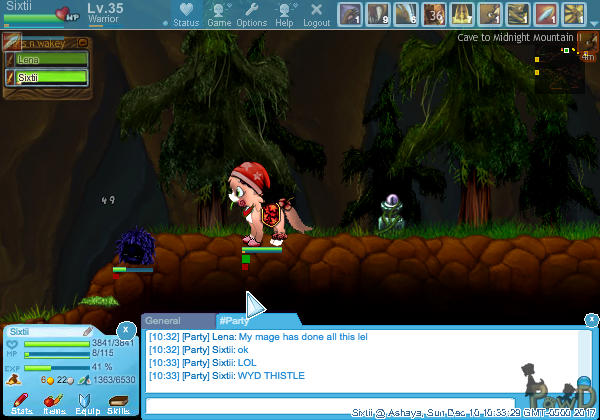Open the Items inventory
The width and height of the screenshot is (600, 420).
coord(54,402)
